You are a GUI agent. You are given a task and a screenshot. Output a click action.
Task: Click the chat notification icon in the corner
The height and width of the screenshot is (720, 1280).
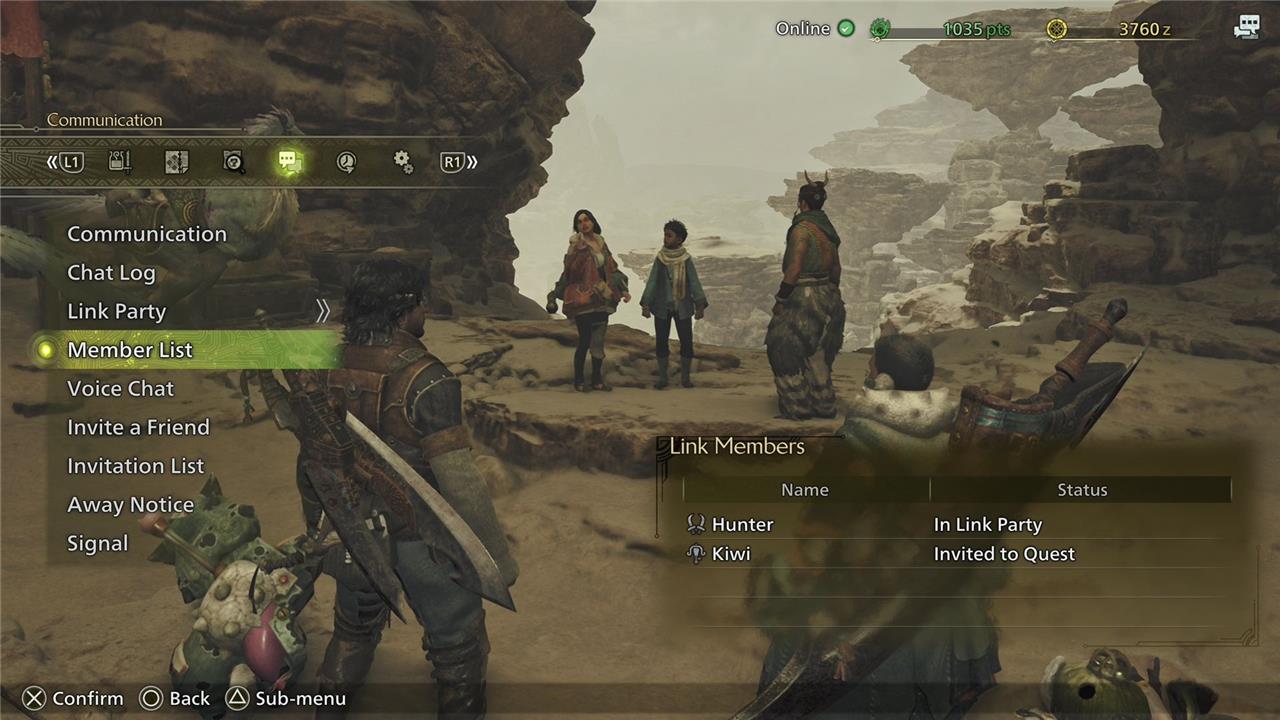tap(1246, 28)
